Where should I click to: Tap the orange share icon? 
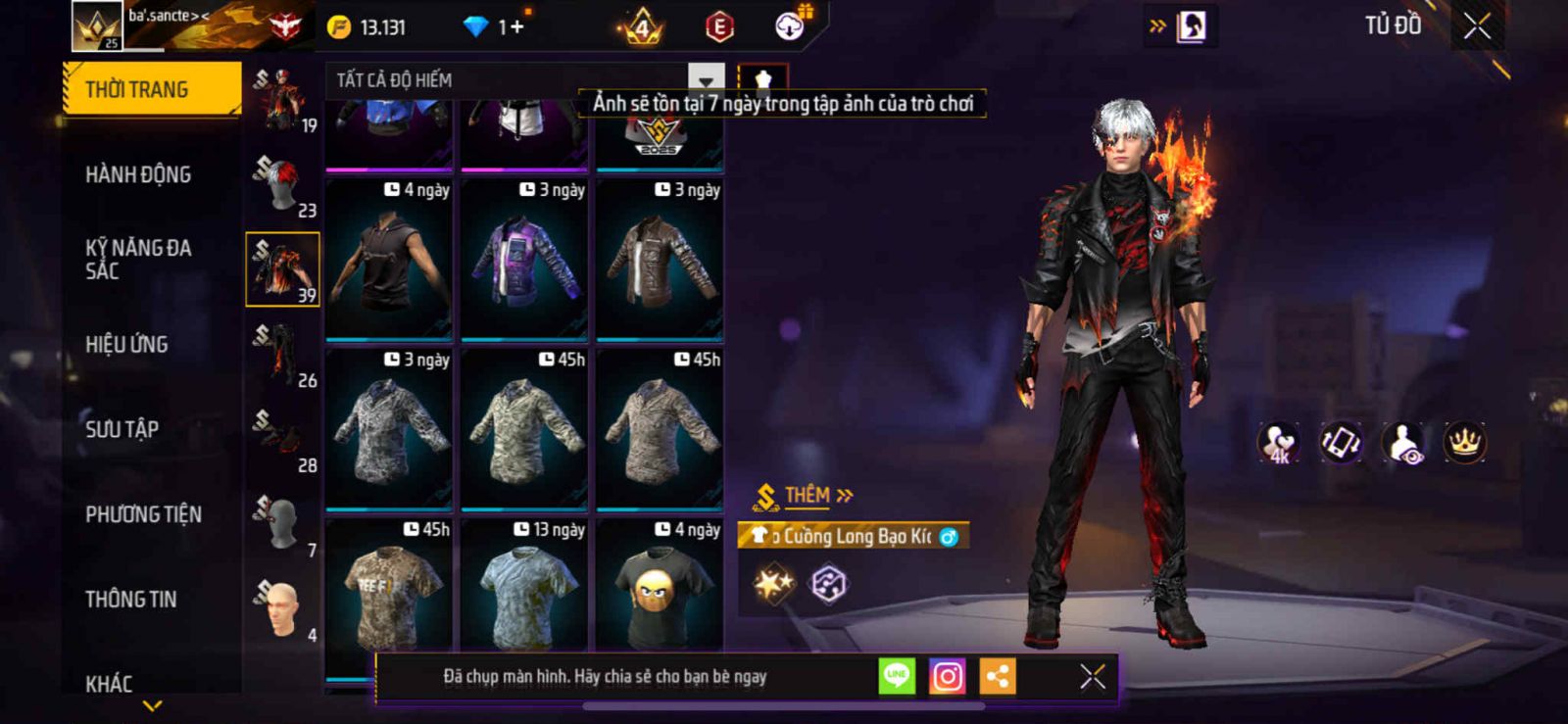pos(998,676)
